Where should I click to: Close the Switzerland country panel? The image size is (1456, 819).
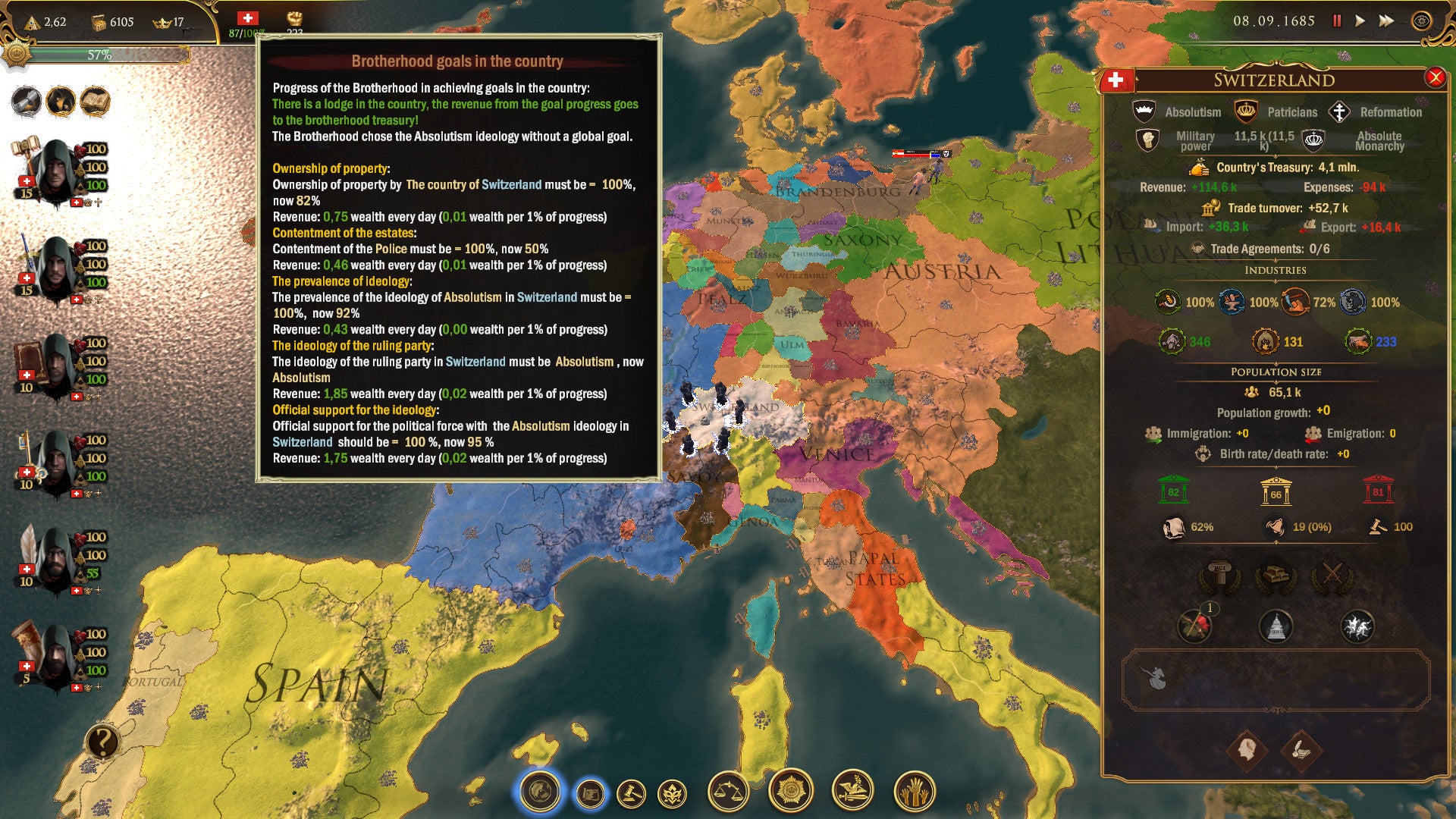1435,77
